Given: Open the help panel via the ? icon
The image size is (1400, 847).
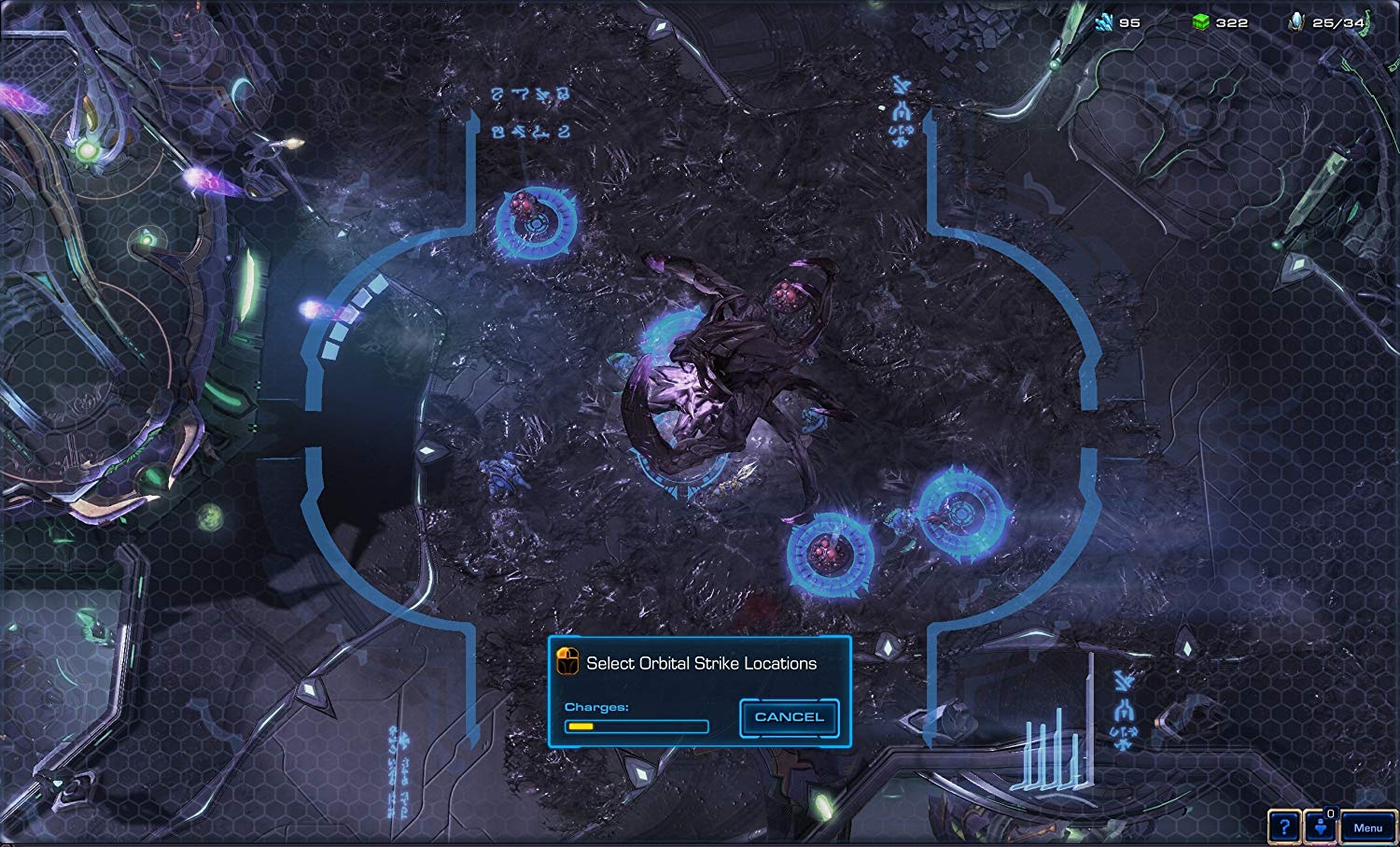Looking at the screenshot, I should [1283, 826].
